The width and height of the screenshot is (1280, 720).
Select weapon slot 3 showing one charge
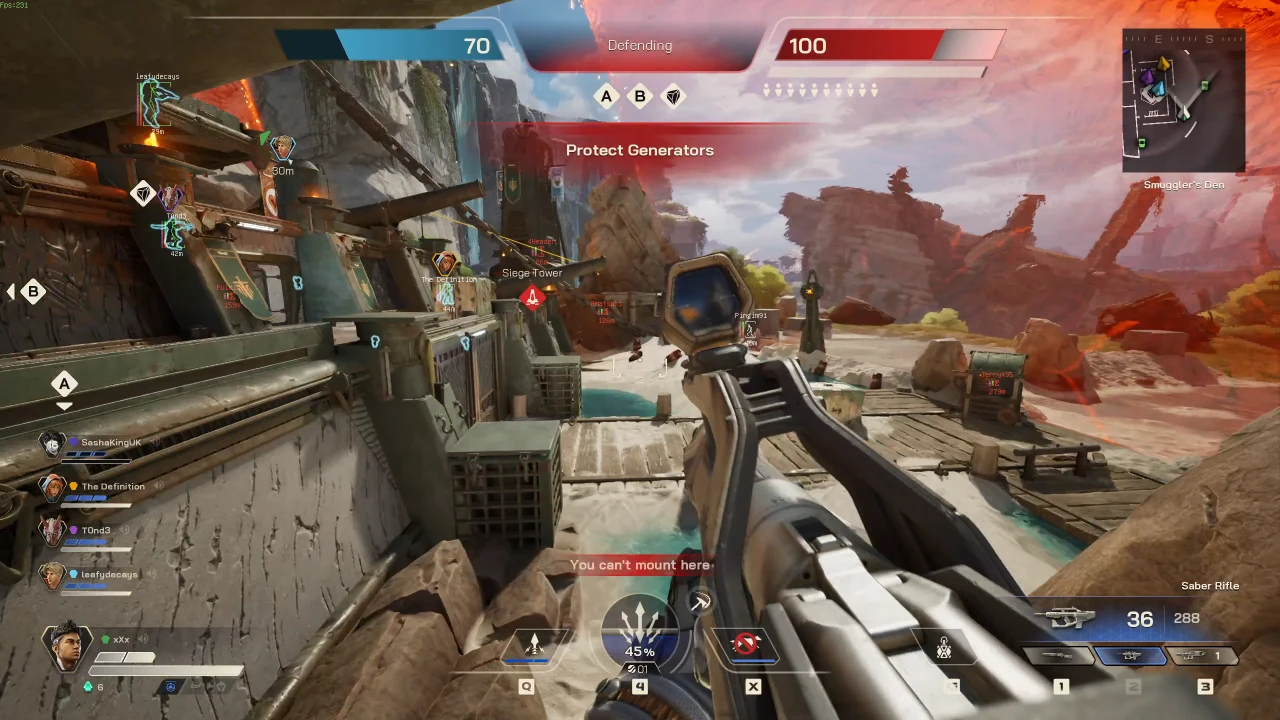click(x=1203, y=657)
